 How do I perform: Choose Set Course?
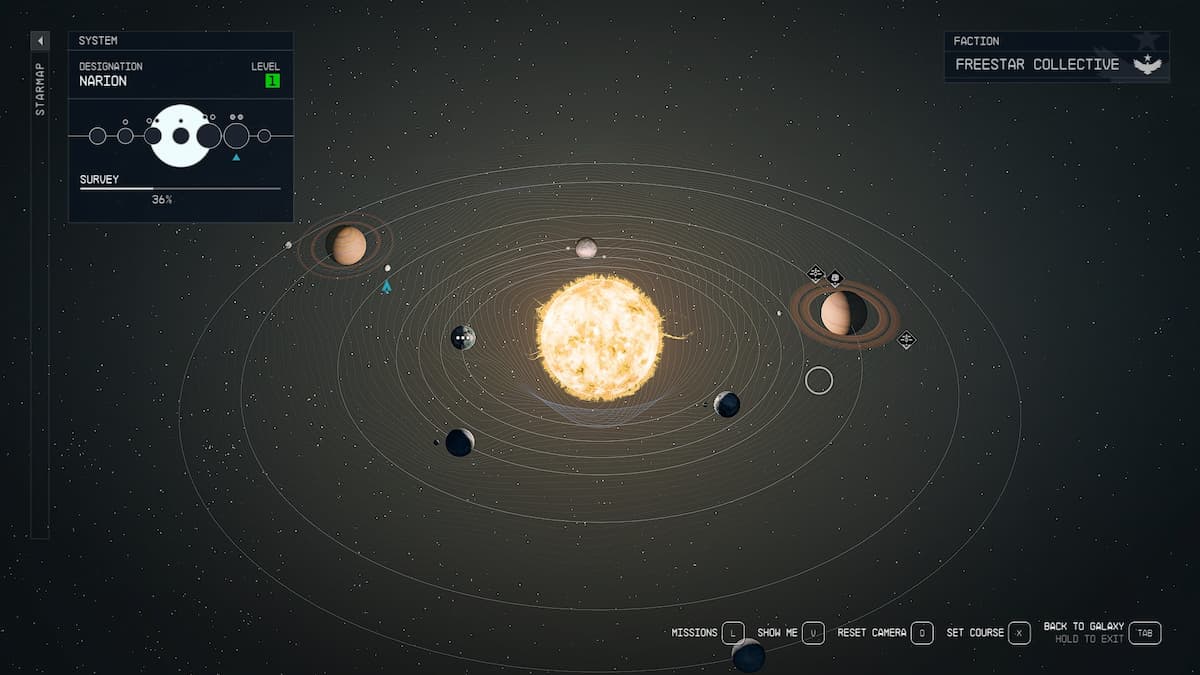point(1019,633)
